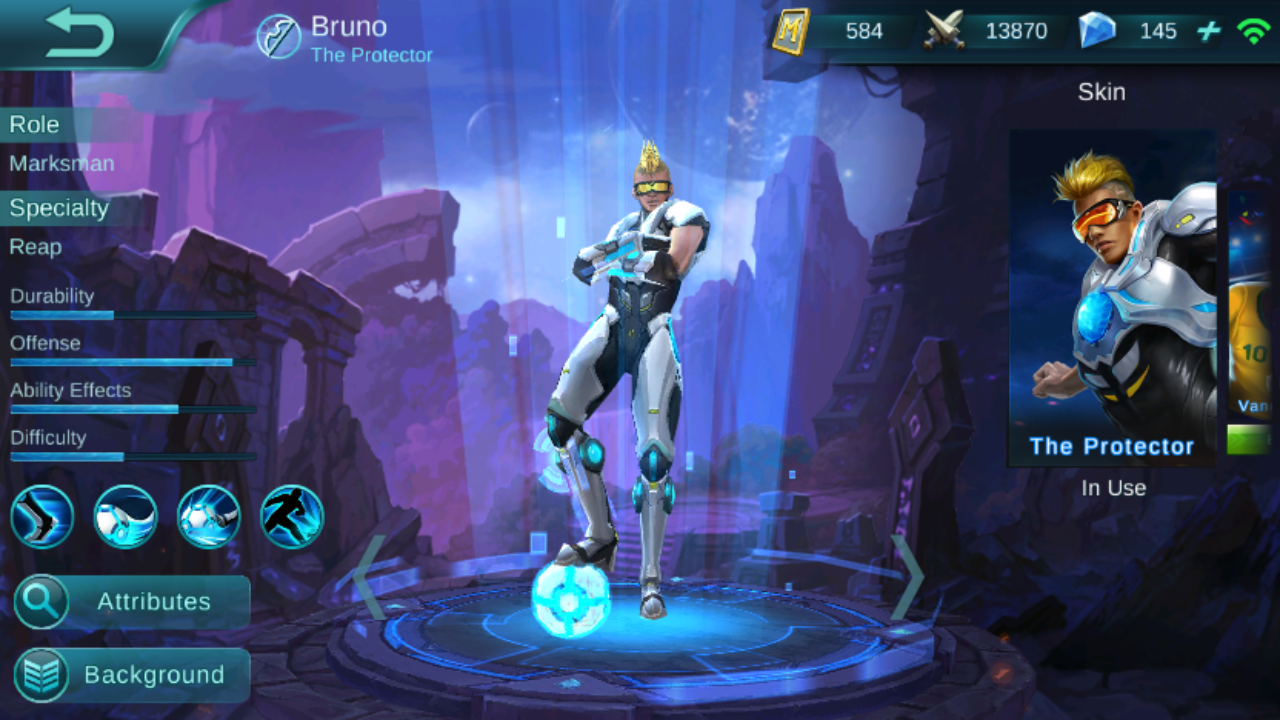1280x720 pixels.
Task: Select Bruno's passive skill icon
Action: click(42, 516)
